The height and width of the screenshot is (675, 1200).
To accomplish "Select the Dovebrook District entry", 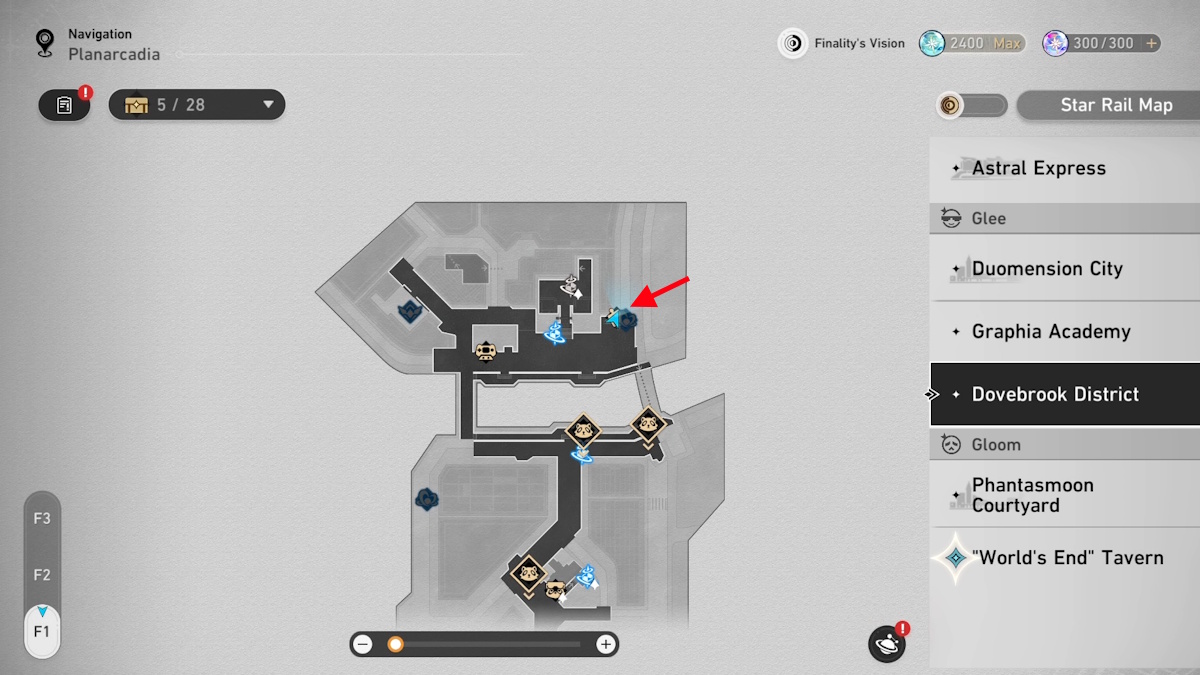I will click(x=1064, y=394).
